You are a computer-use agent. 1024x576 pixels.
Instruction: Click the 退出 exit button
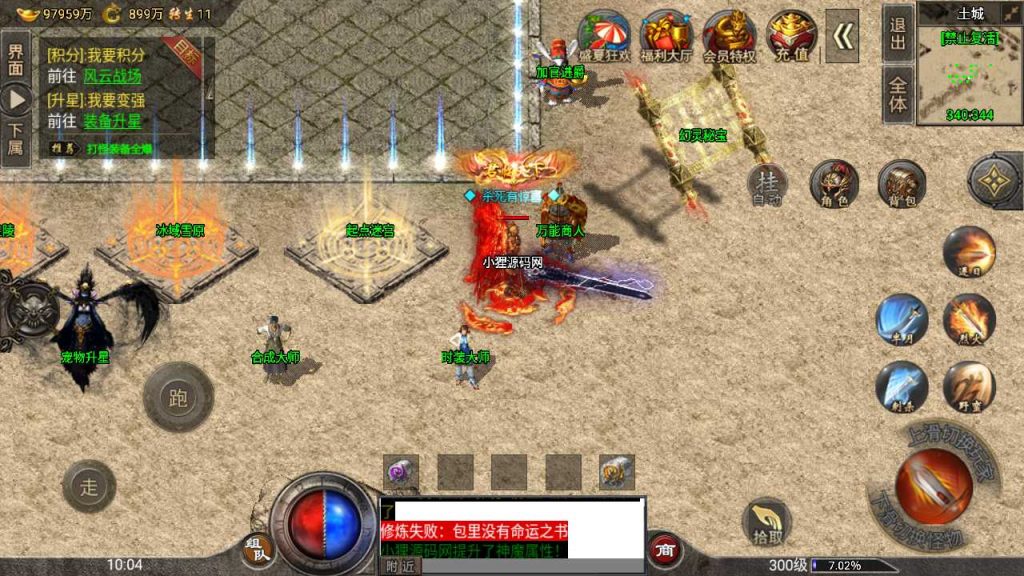[x=898, y=32]
